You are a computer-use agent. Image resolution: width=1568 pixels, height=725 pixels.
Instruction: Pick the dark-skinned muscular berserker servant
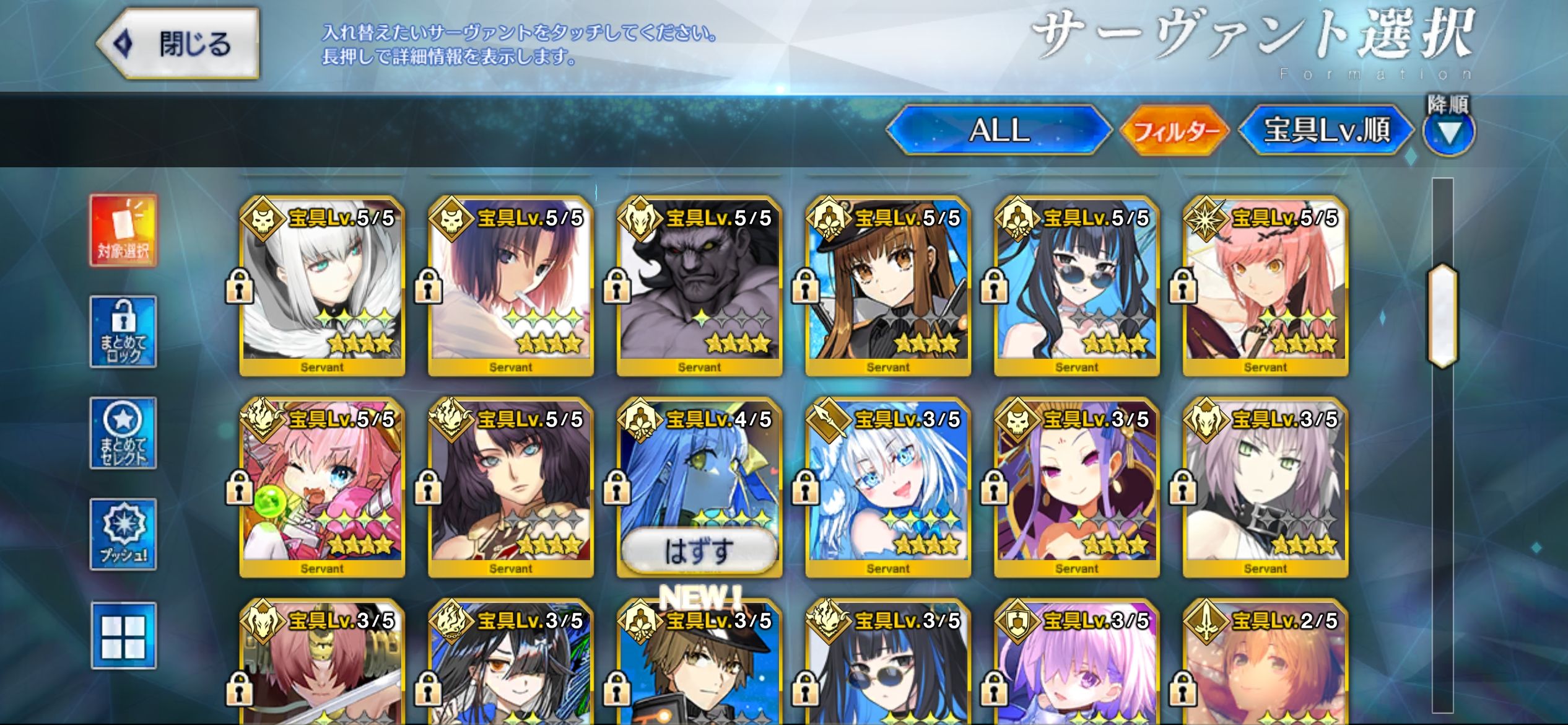(x=699, y=286)
